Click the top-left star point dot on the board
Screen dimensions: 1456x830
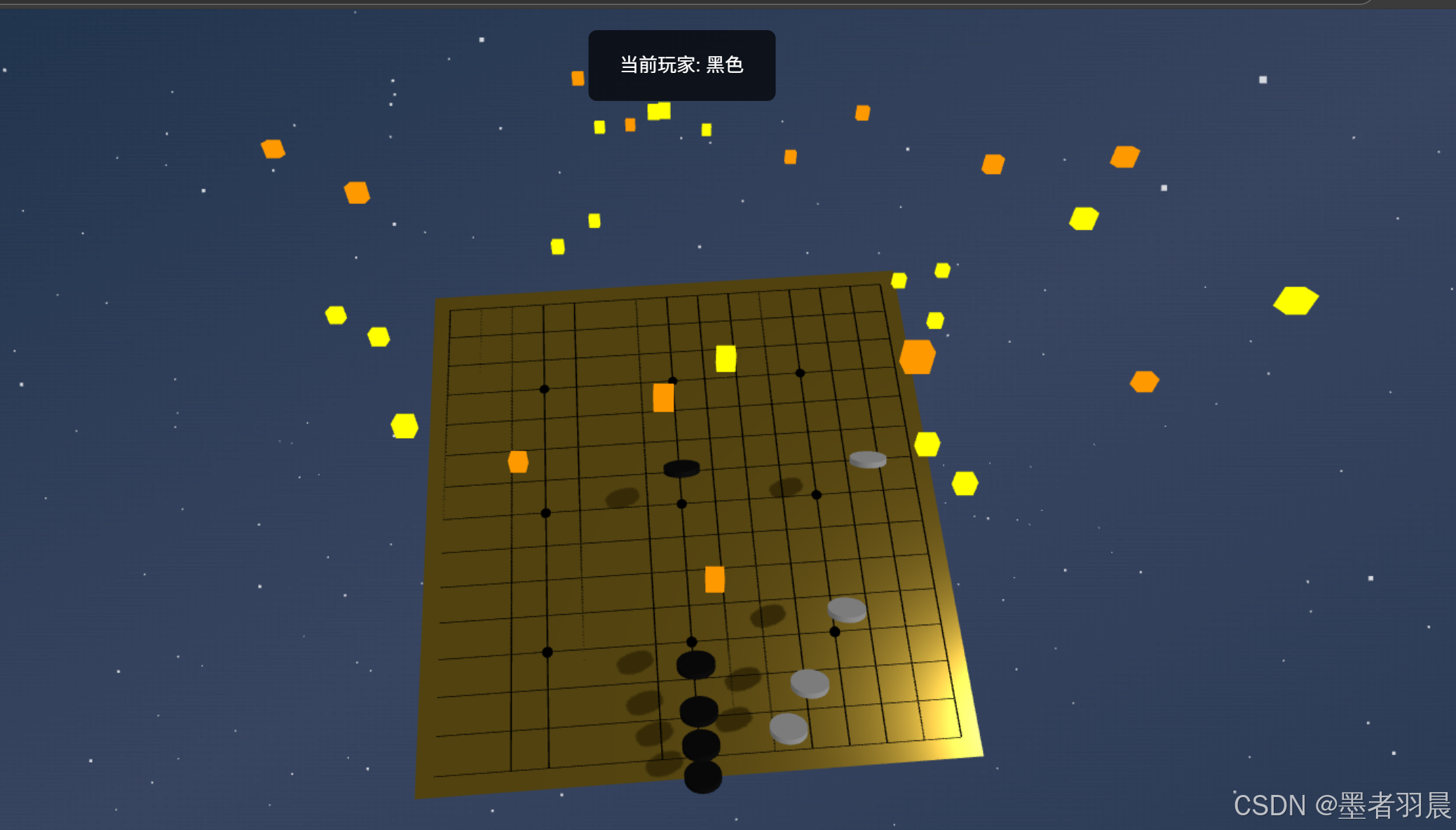[545, 390]
